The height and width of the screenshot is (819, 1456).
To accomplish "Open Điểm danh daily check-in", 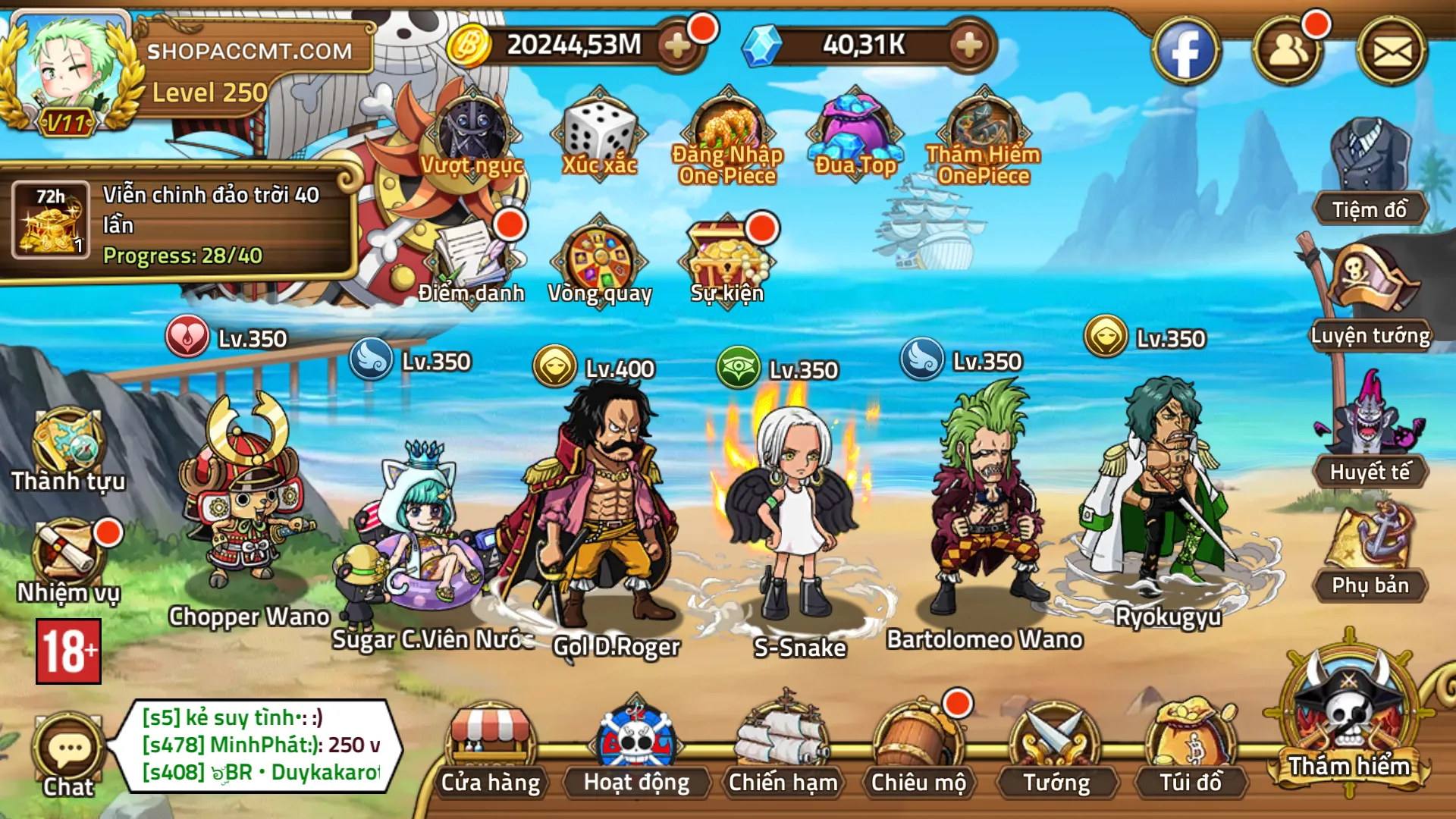I will coord(472,262).
